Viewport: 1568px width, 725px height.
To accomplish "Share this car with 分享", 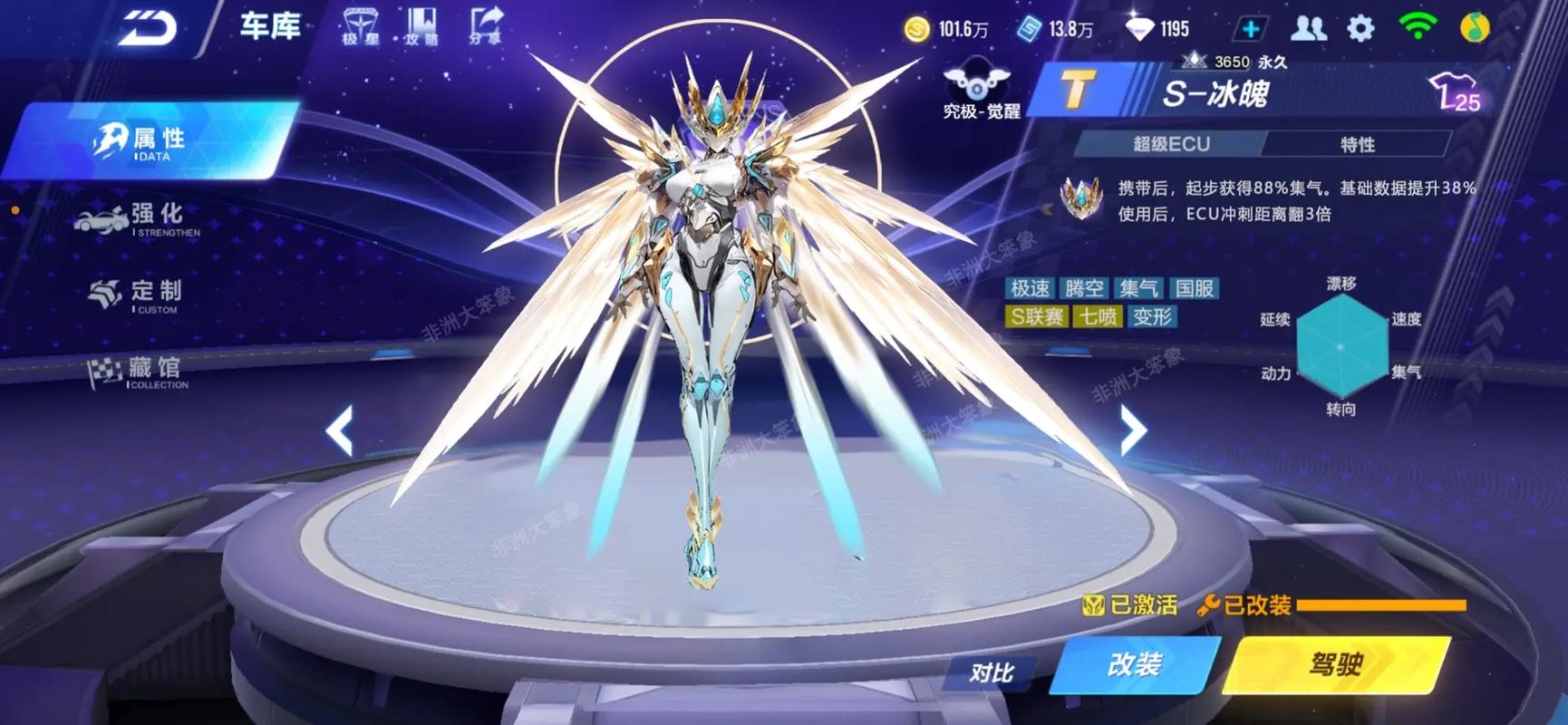I will click(487, 25).
